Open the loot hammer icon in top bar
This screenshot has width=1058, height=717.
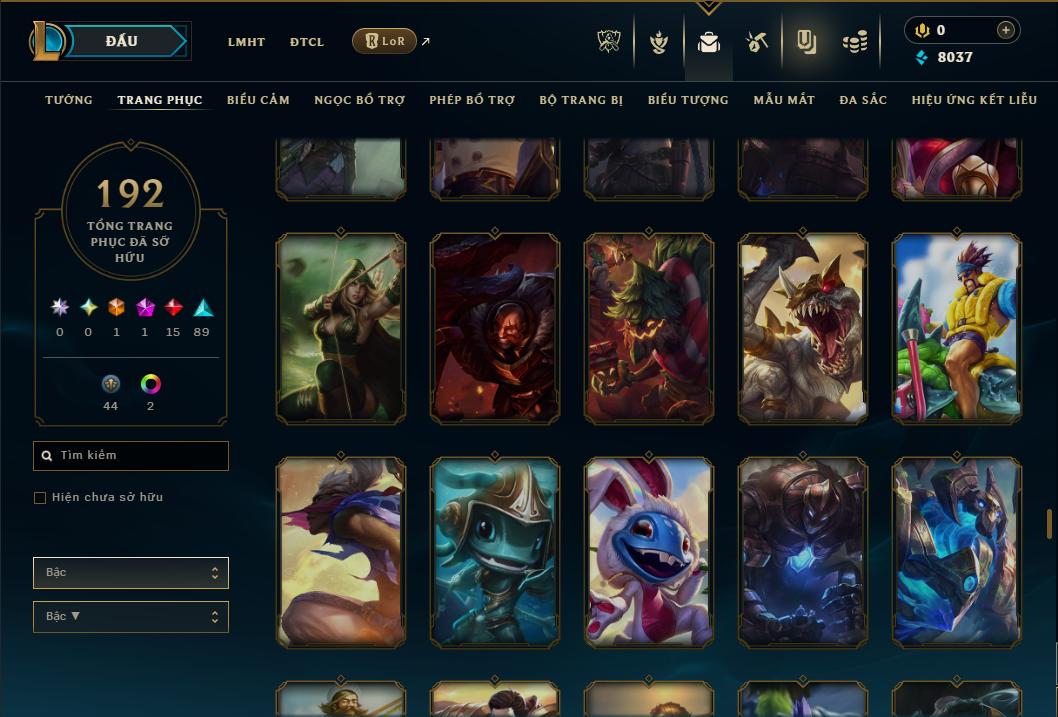(757, 42)
